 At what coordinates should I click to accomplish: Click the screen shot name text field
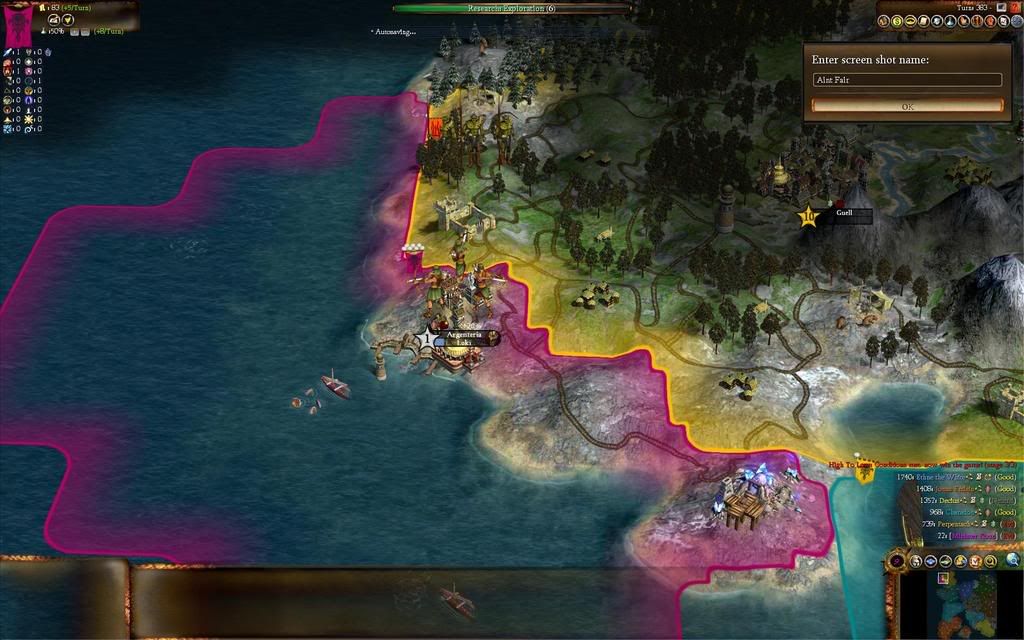click(907, 80)
